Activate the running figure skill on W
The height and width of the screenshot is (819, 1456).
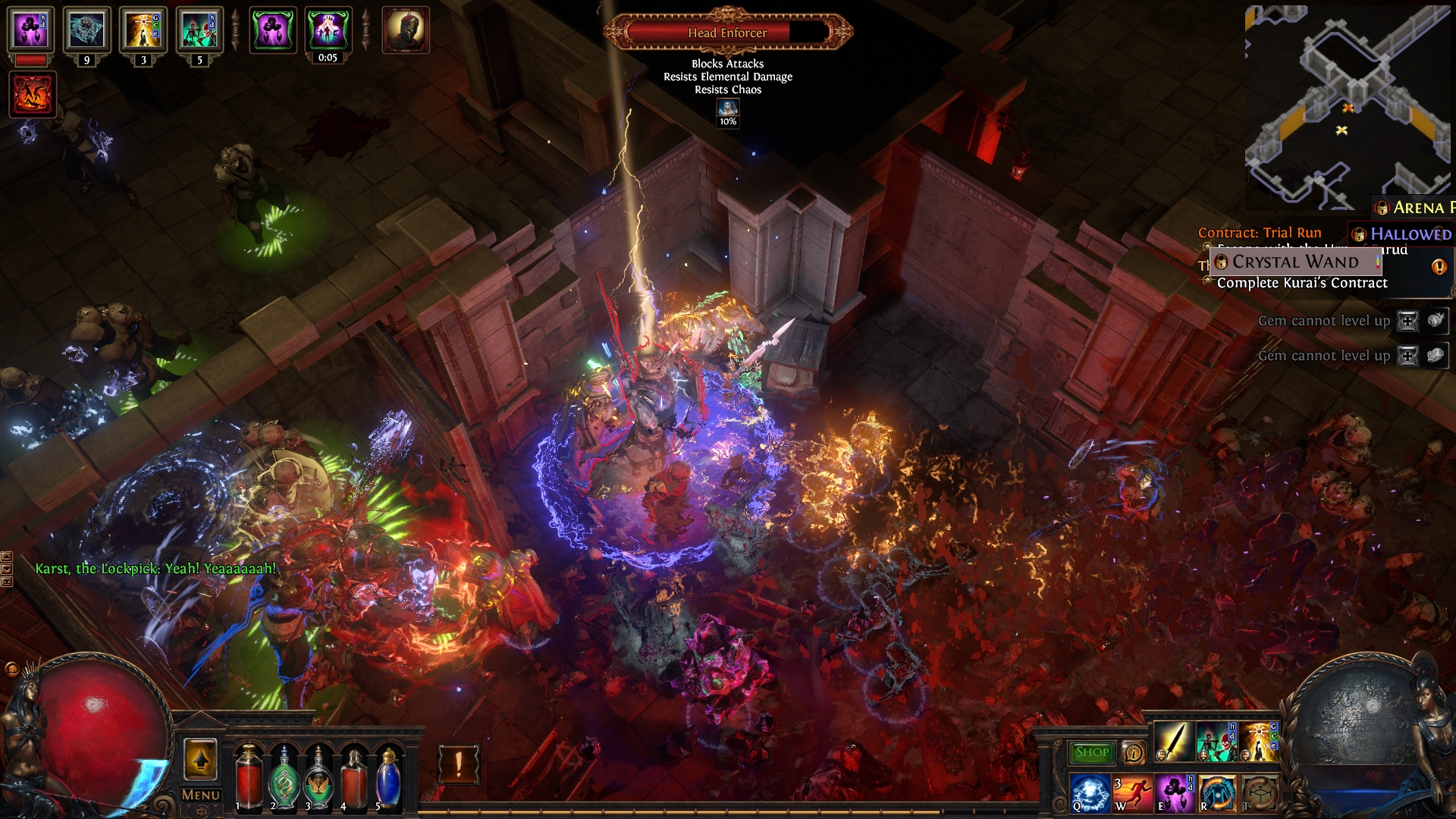point(1132,793)
